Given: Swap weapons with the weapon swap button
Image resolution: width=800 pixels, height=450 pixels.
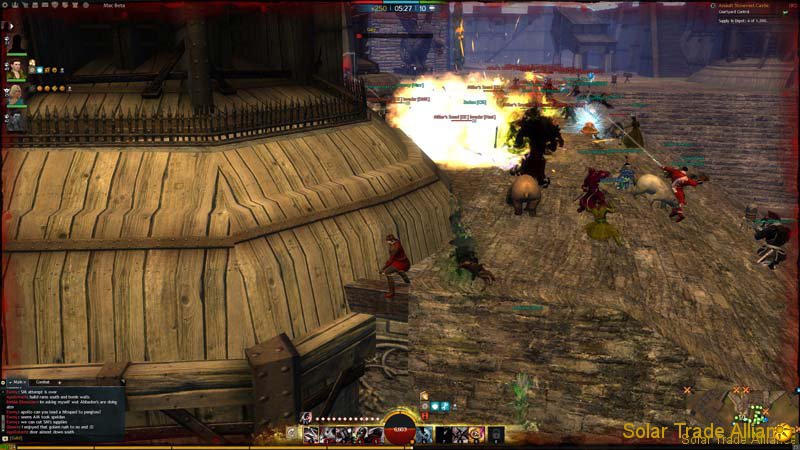Looking at the screenshot, I should point(292,434).
